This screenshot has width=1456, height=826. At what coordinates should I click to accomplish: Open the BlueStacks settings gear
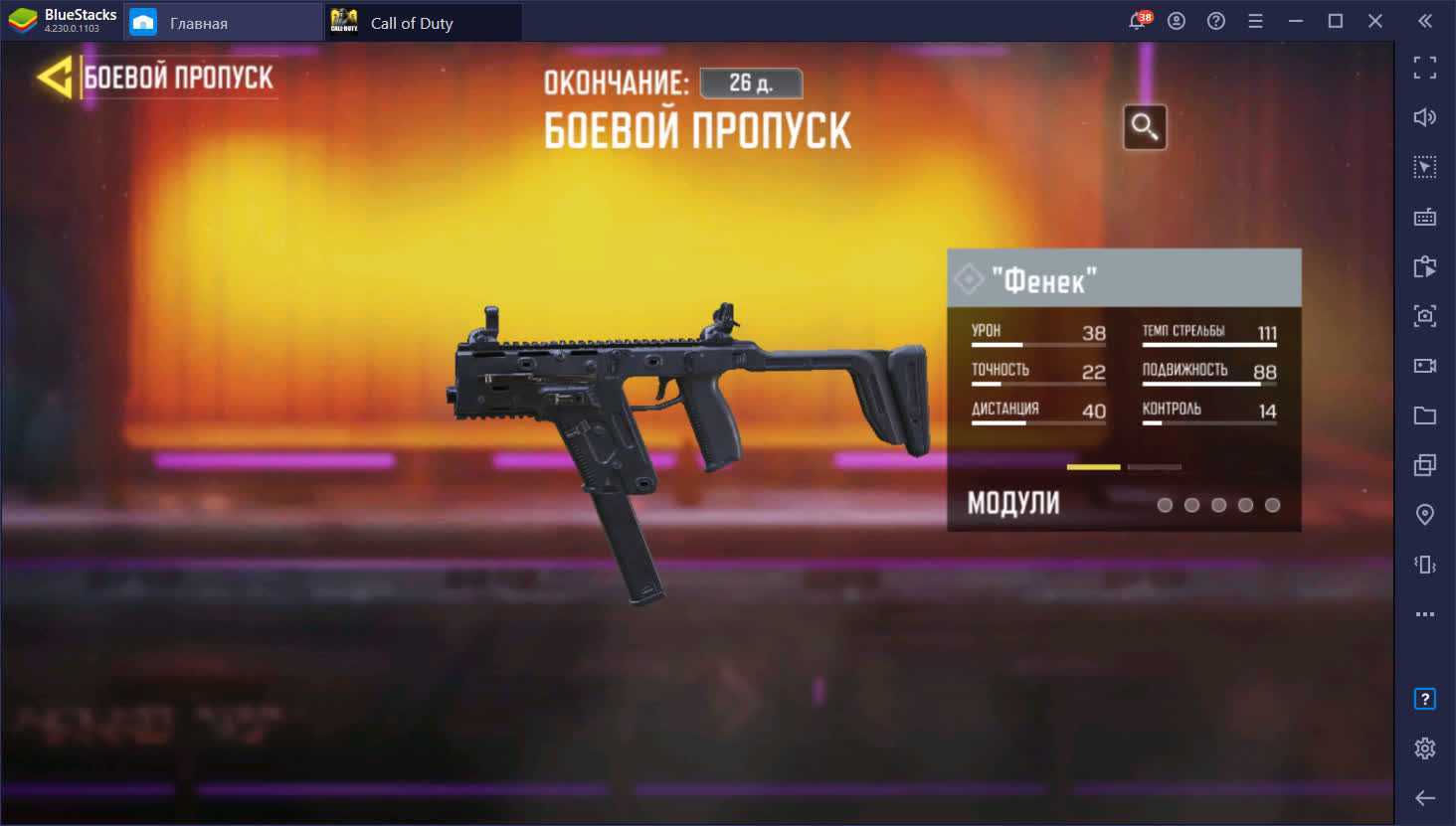(x=1424, y=747)
